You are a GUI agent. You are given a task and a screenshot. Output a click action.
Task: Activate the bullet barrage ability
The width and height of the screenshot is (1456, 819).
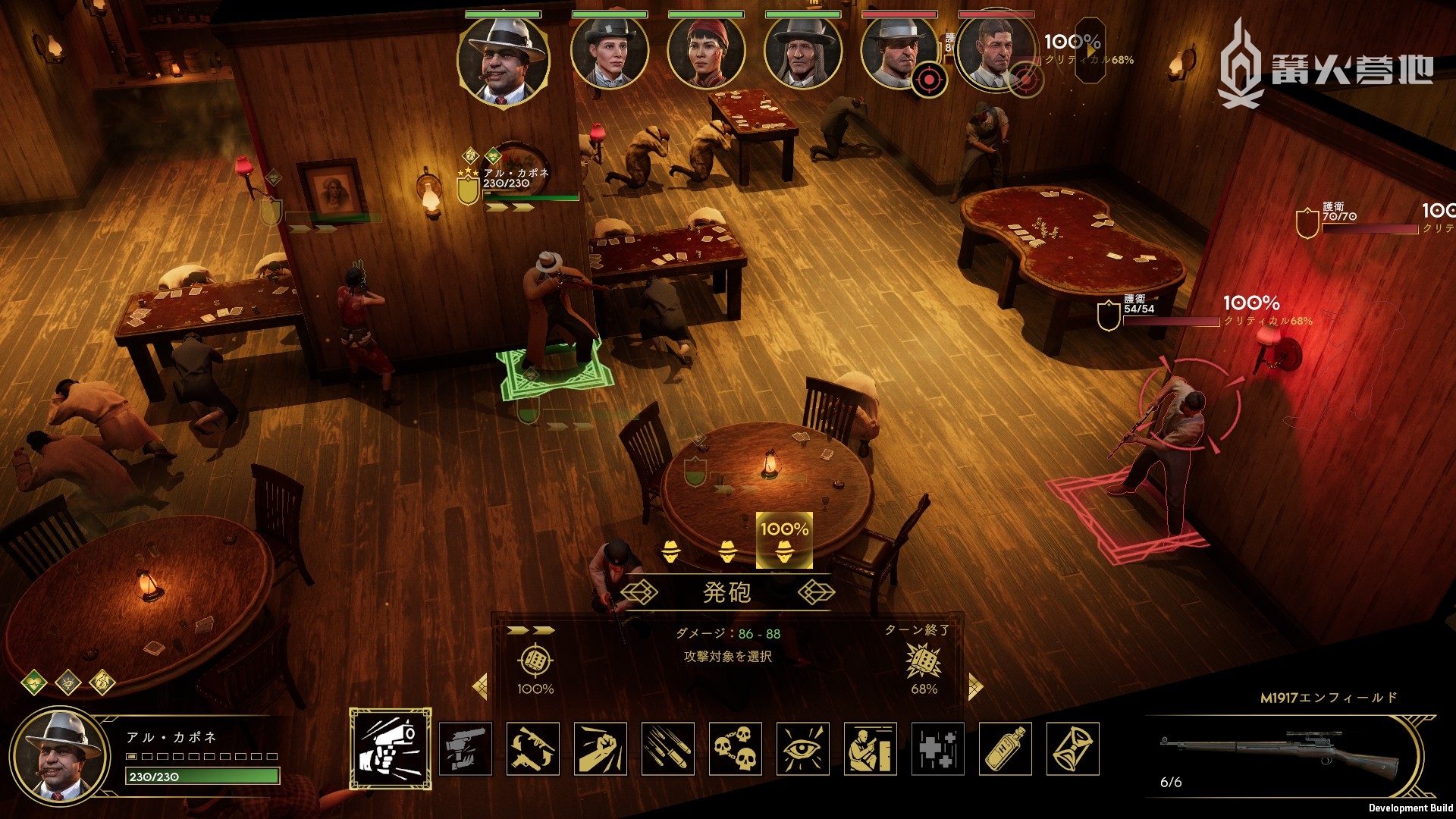click(x=668, y=748)
